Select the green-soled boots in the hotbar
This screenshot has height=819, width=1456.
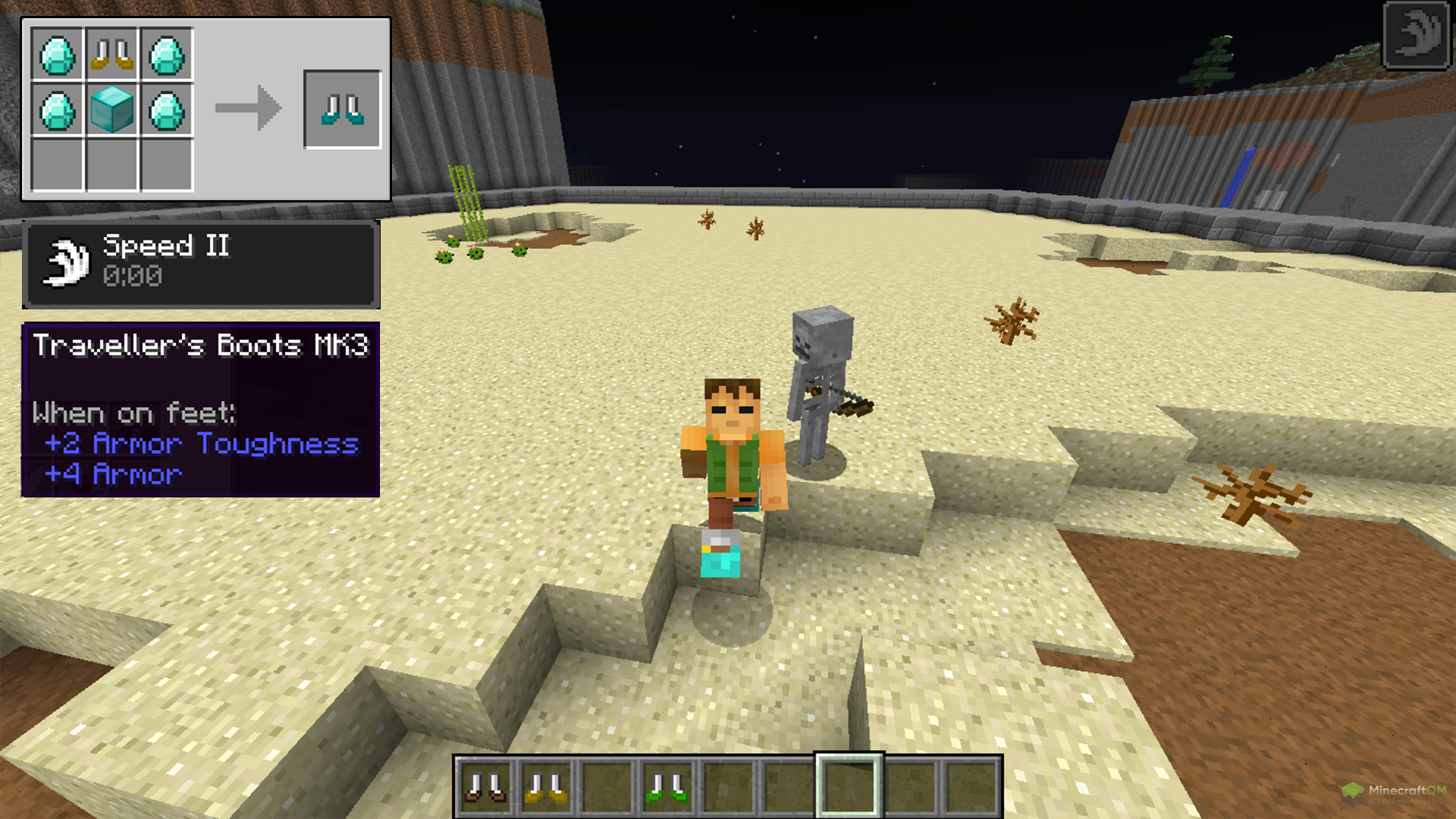click(x=667, y=787)
